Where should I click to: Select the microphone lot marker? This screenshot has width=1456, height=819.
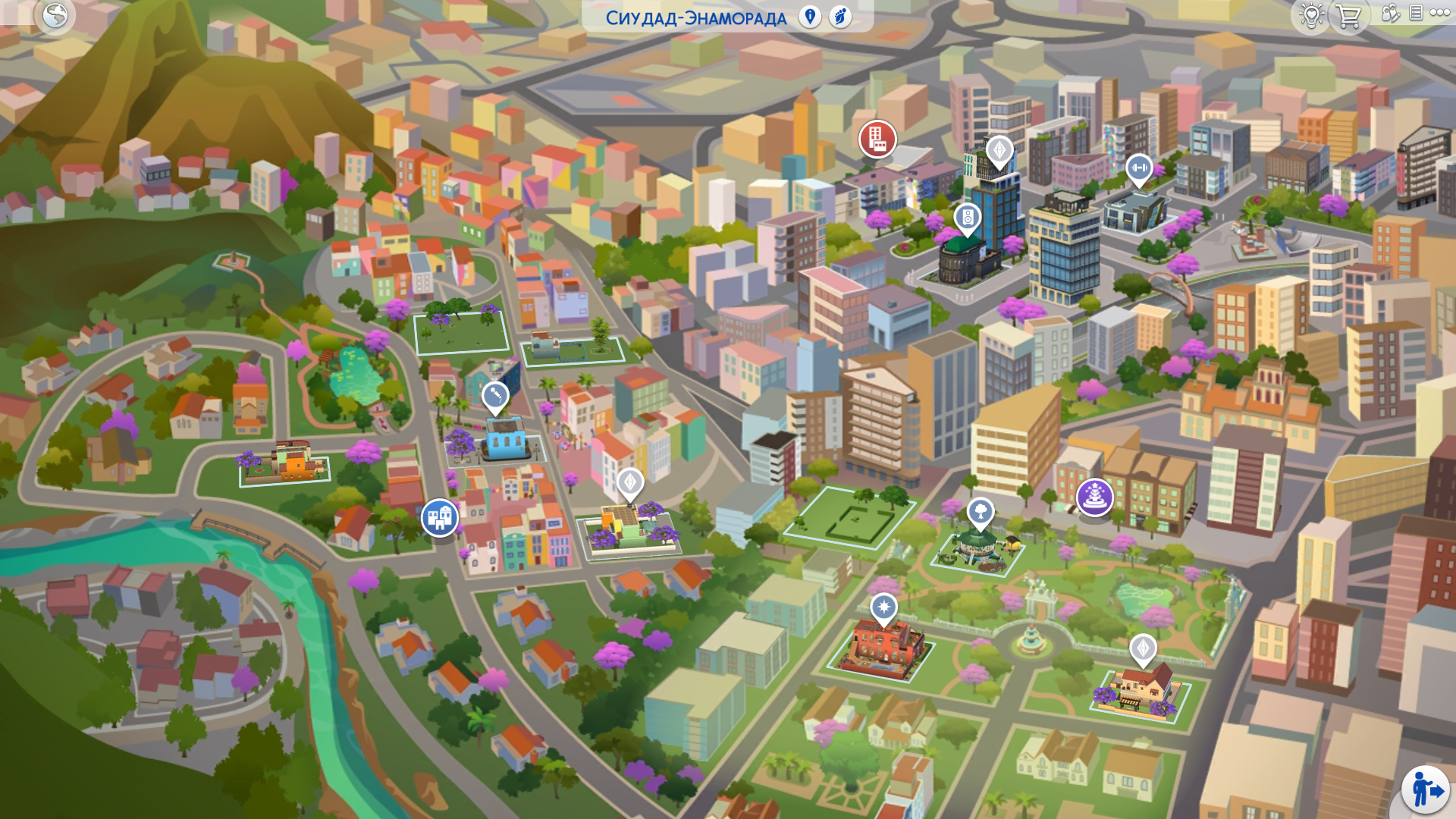495,396
